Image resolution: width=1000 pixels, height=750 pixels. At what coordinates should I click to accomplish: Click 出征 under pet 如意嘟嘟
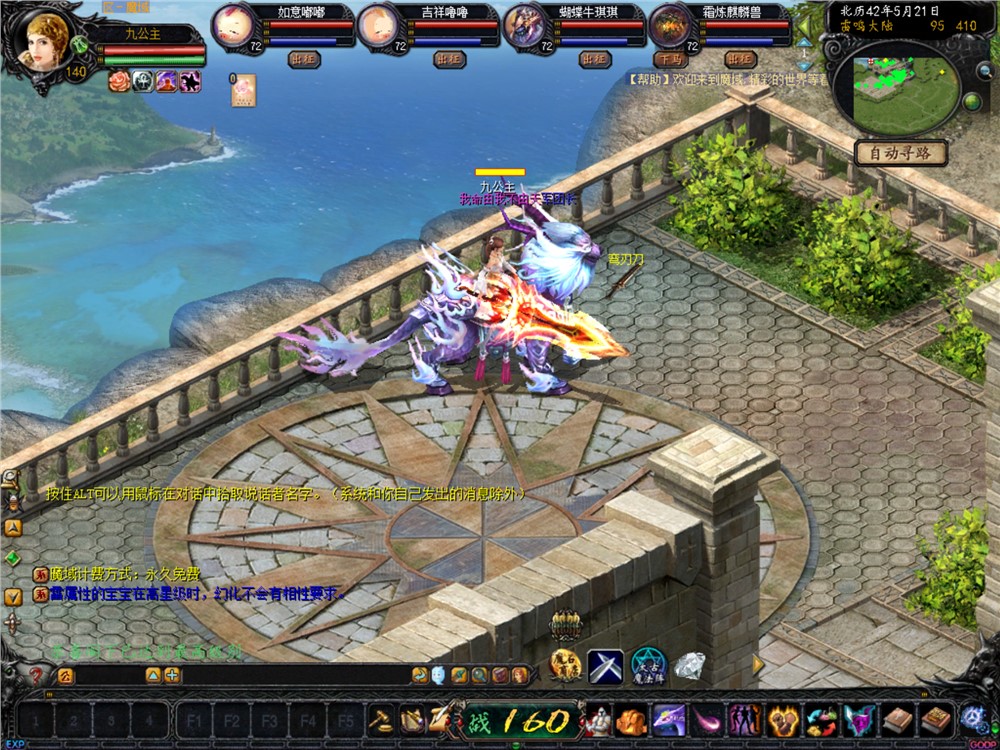[304, 59]
